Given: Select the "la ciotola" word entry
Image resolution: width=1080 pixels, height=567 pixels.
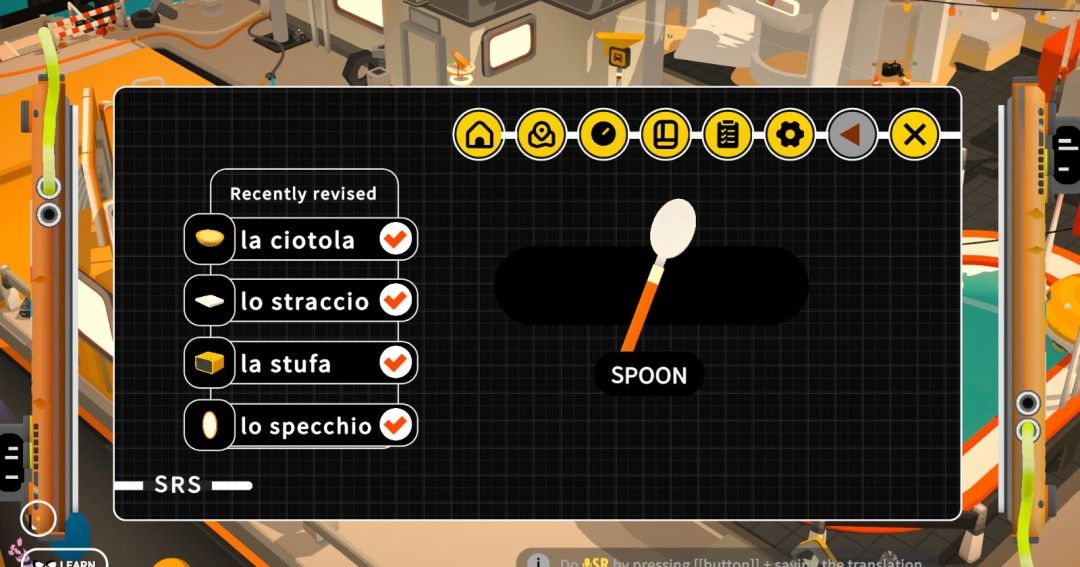Looking at the screenshot, I should pyautogui.click(x=297, y=240).
